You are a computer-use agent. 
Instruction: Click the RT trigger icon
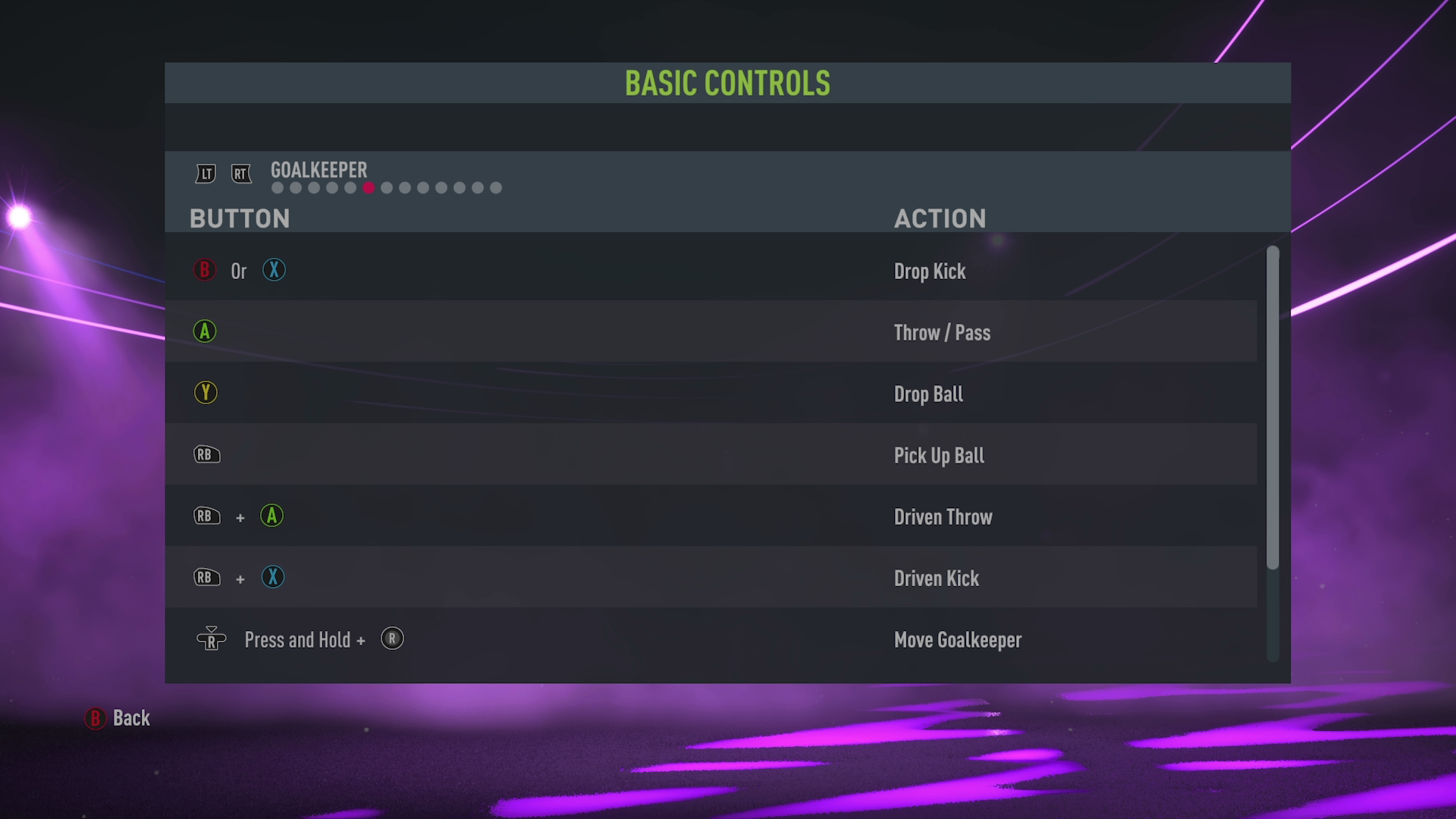tap(241, 174)
